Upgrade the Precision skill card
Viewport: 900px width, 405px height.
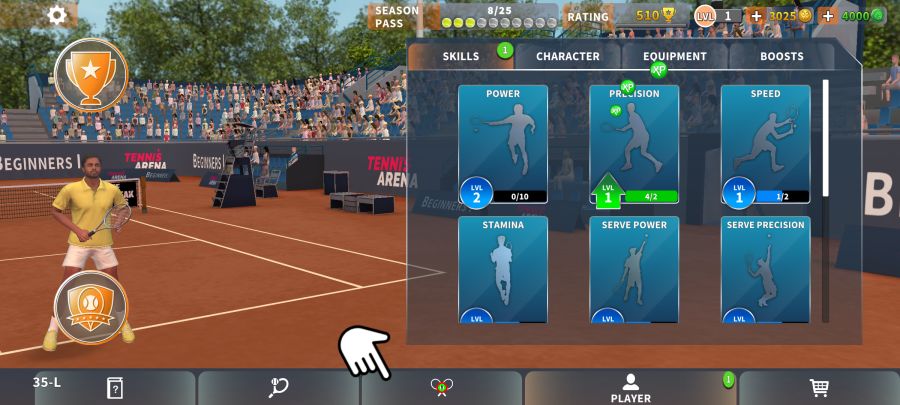[x=634, y=144]
